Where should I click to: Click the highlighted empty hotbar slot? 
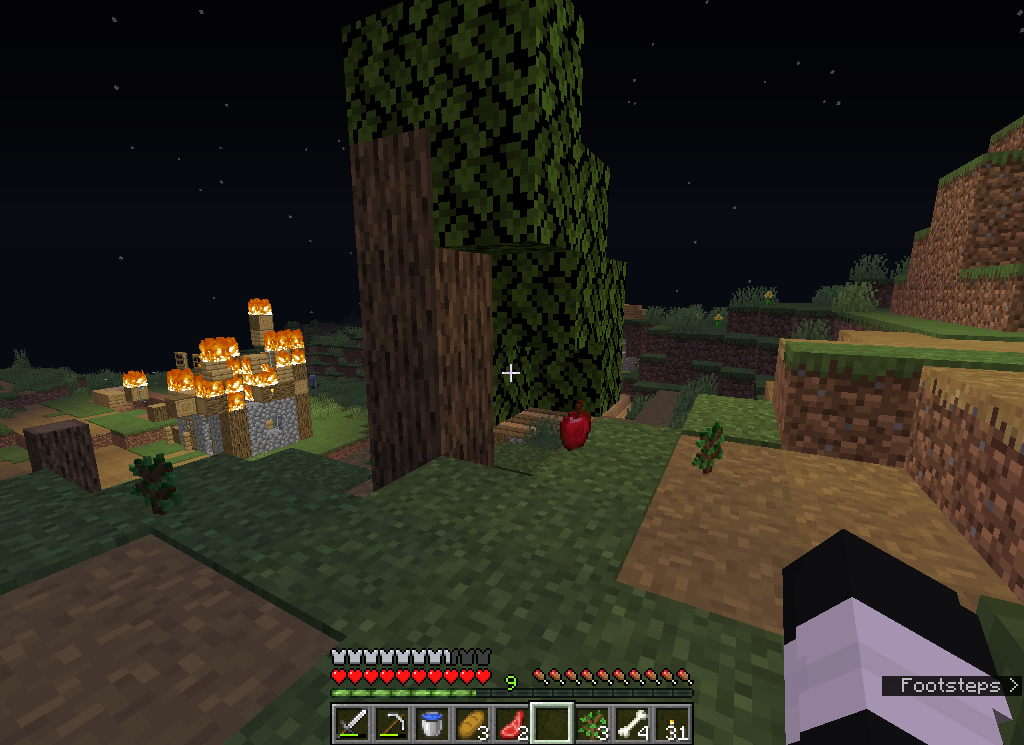(551, 722)
